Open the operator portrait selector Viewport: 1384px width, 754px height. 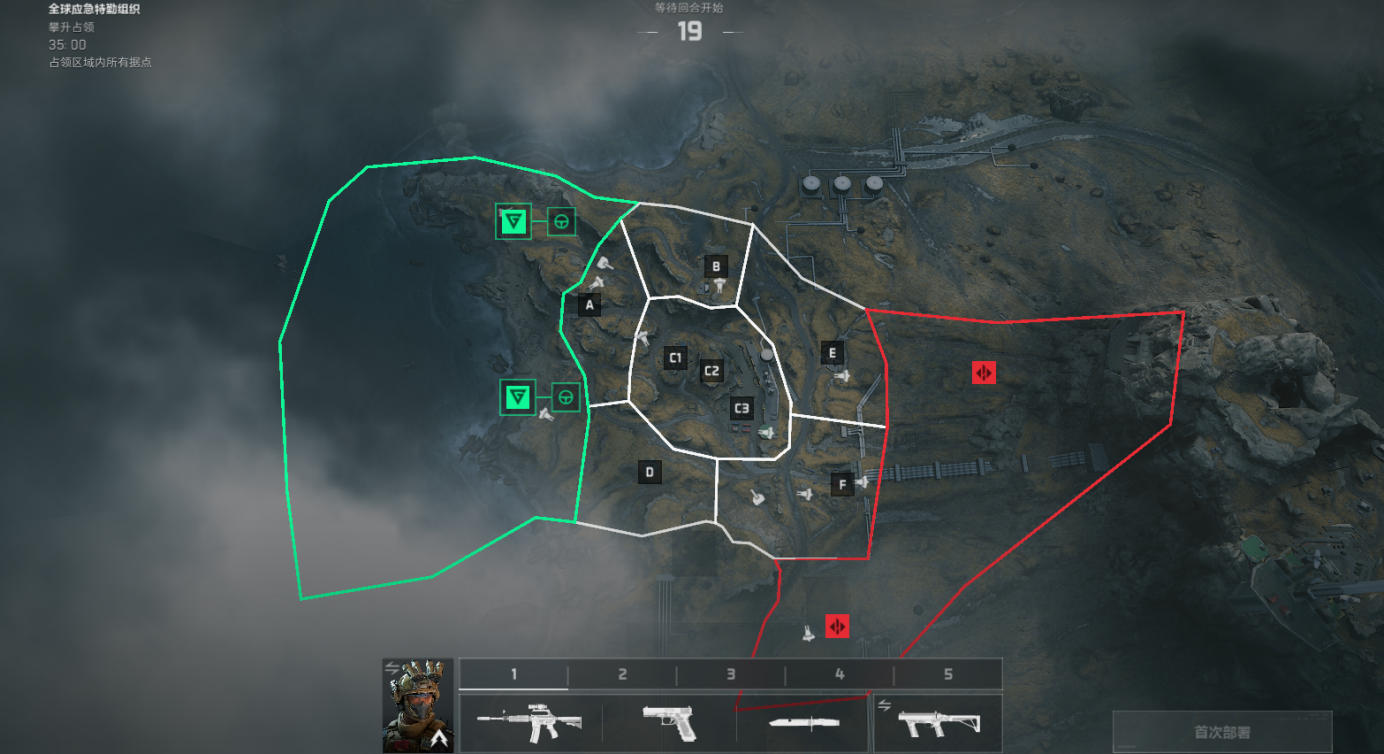tap(418, 705)
